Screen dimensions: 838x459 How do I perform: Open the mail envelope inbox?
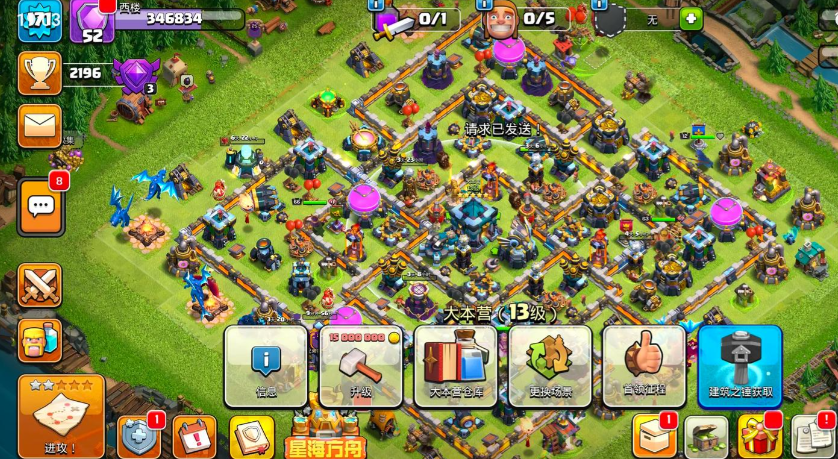pyautogui.click(x=40, y=125)
